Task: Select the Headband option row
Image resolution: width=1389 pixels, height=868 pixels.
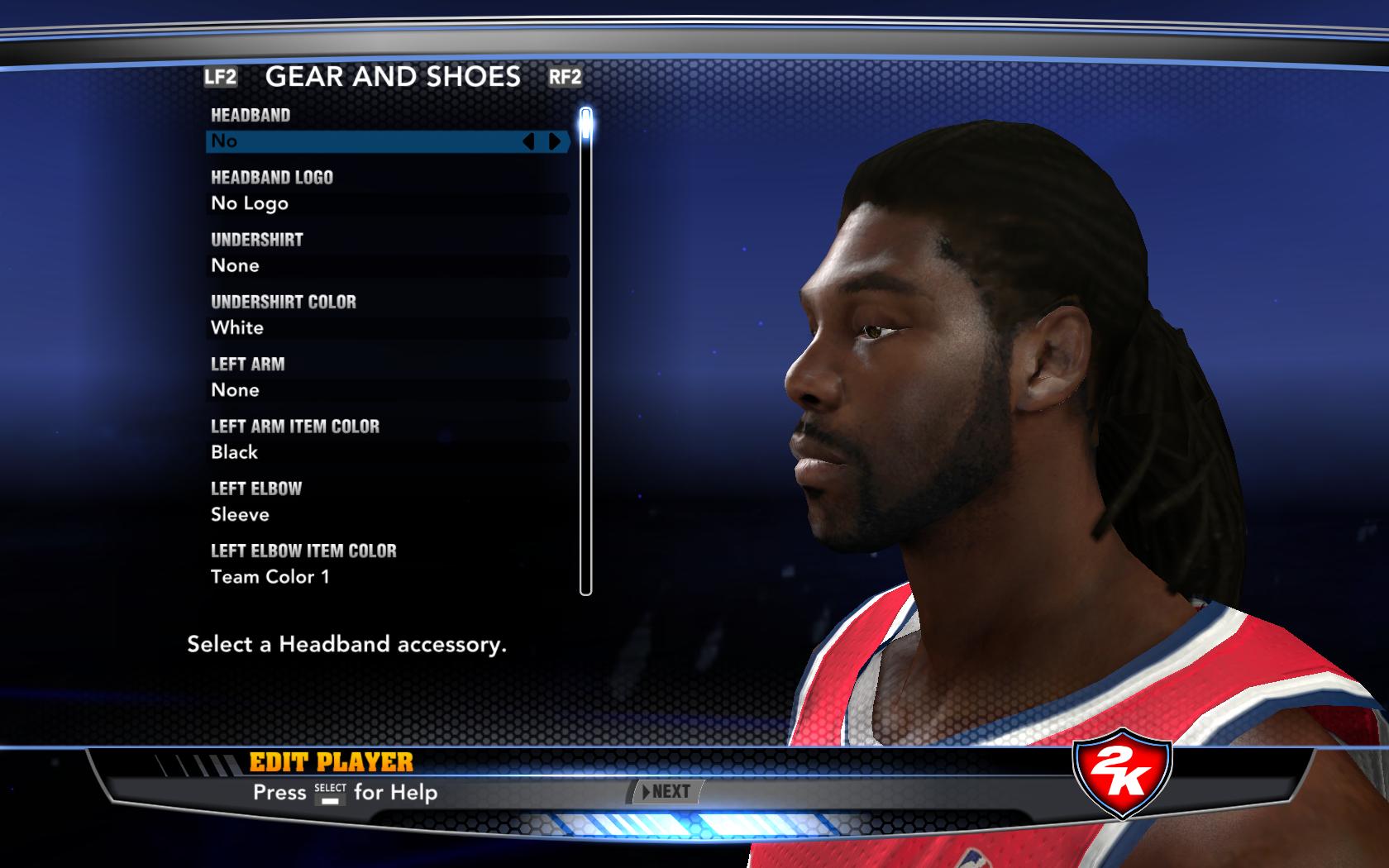Action: (364, 141)
